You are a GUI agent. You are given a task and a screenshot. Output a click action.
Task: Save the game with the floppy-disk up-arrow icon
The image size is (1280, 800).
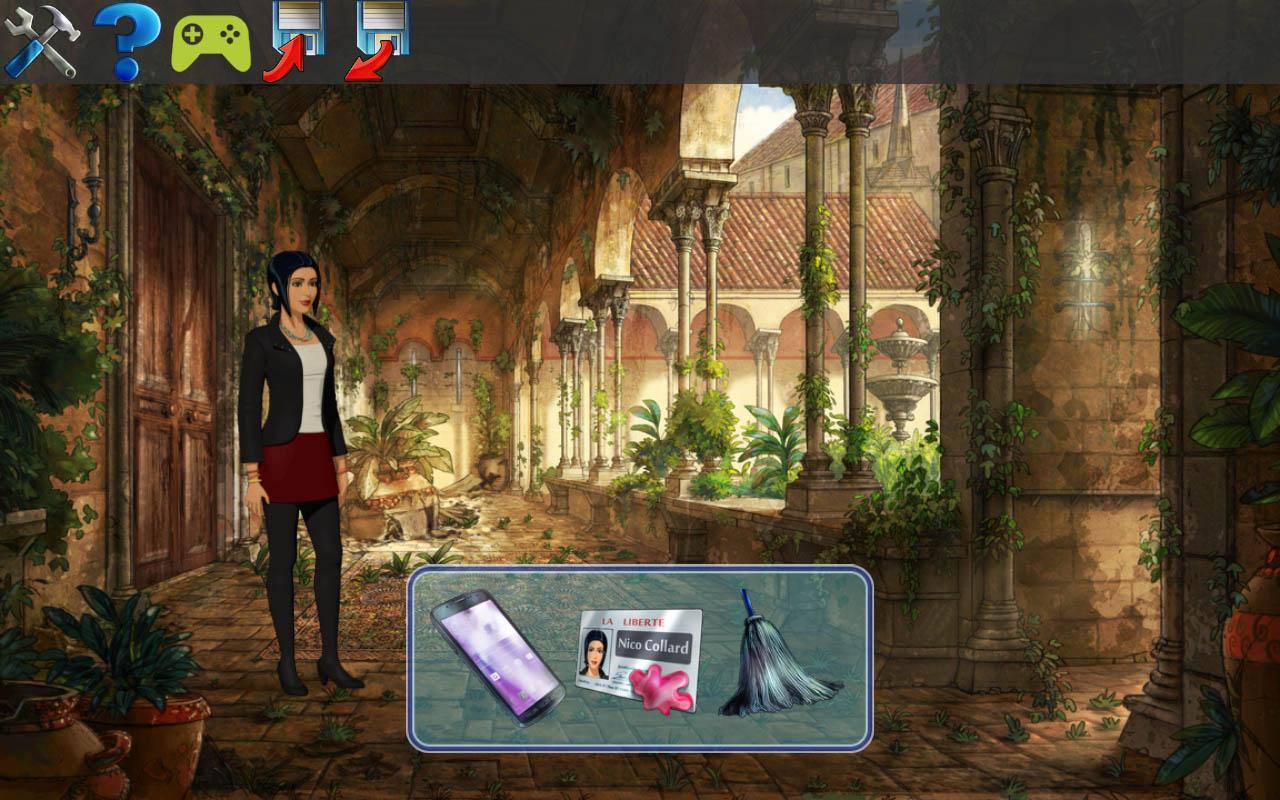point(299,33)
